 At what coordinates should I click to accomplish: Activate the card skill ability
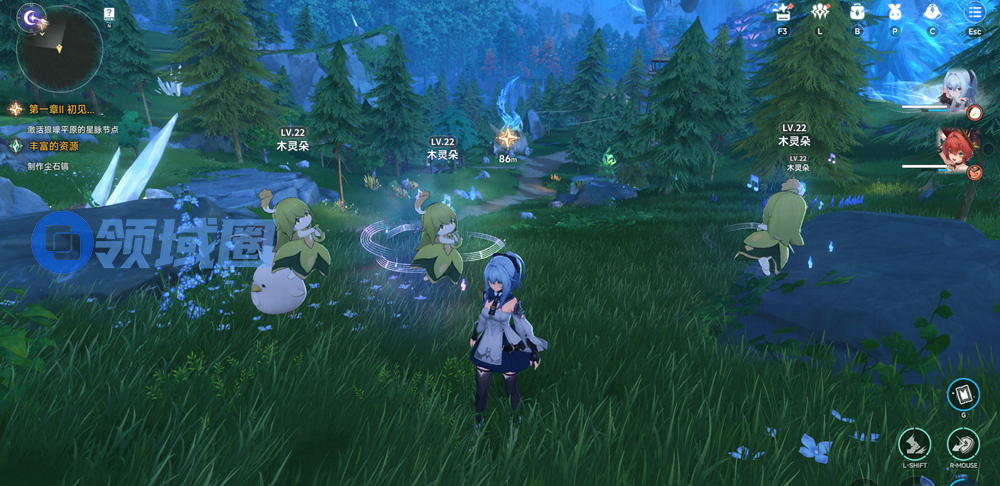click(963, 394)
